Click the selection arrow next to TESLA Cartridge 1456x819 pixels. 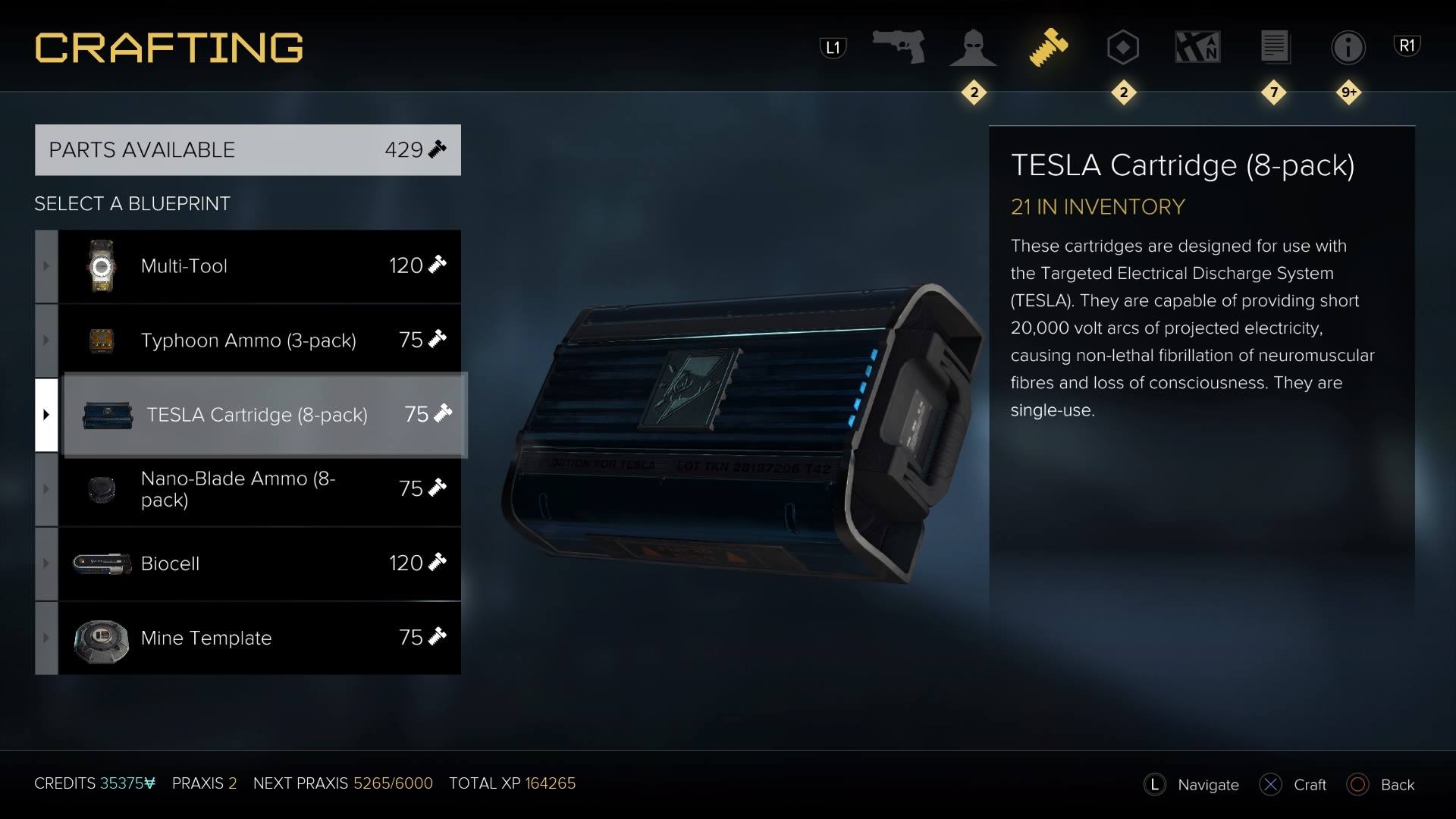(x=45, y=415)
